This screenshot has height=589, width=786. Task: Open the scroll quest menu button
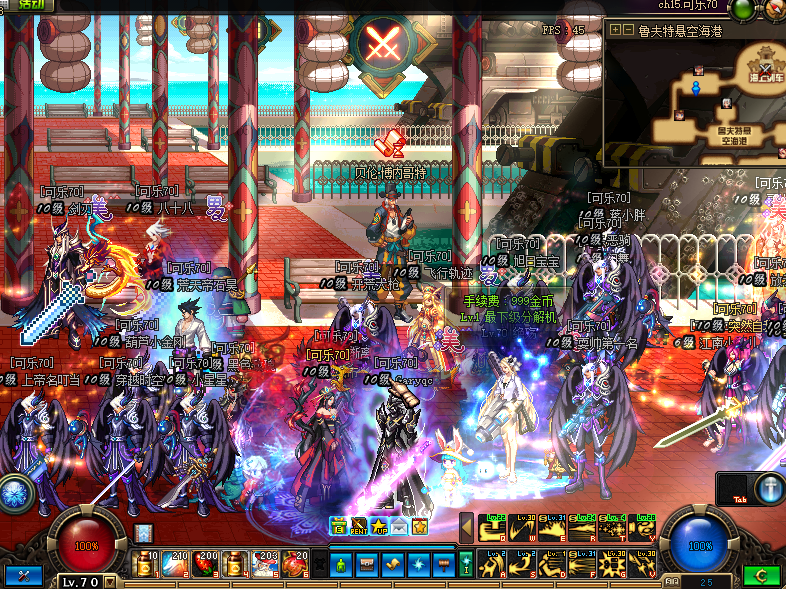tap(393, 565)
